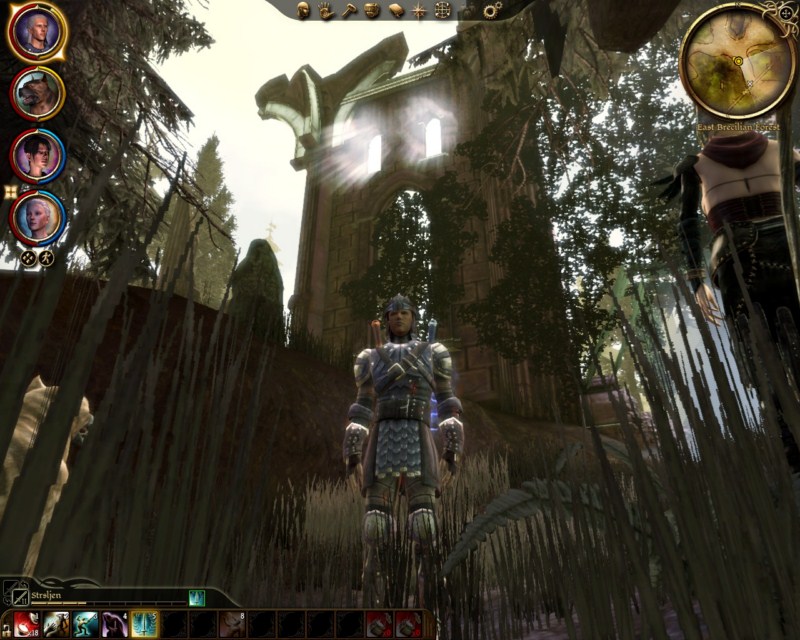This screenshot has height=640, width=800.
Task: Open game options via gear icon
Action: (x=492, y=11)
